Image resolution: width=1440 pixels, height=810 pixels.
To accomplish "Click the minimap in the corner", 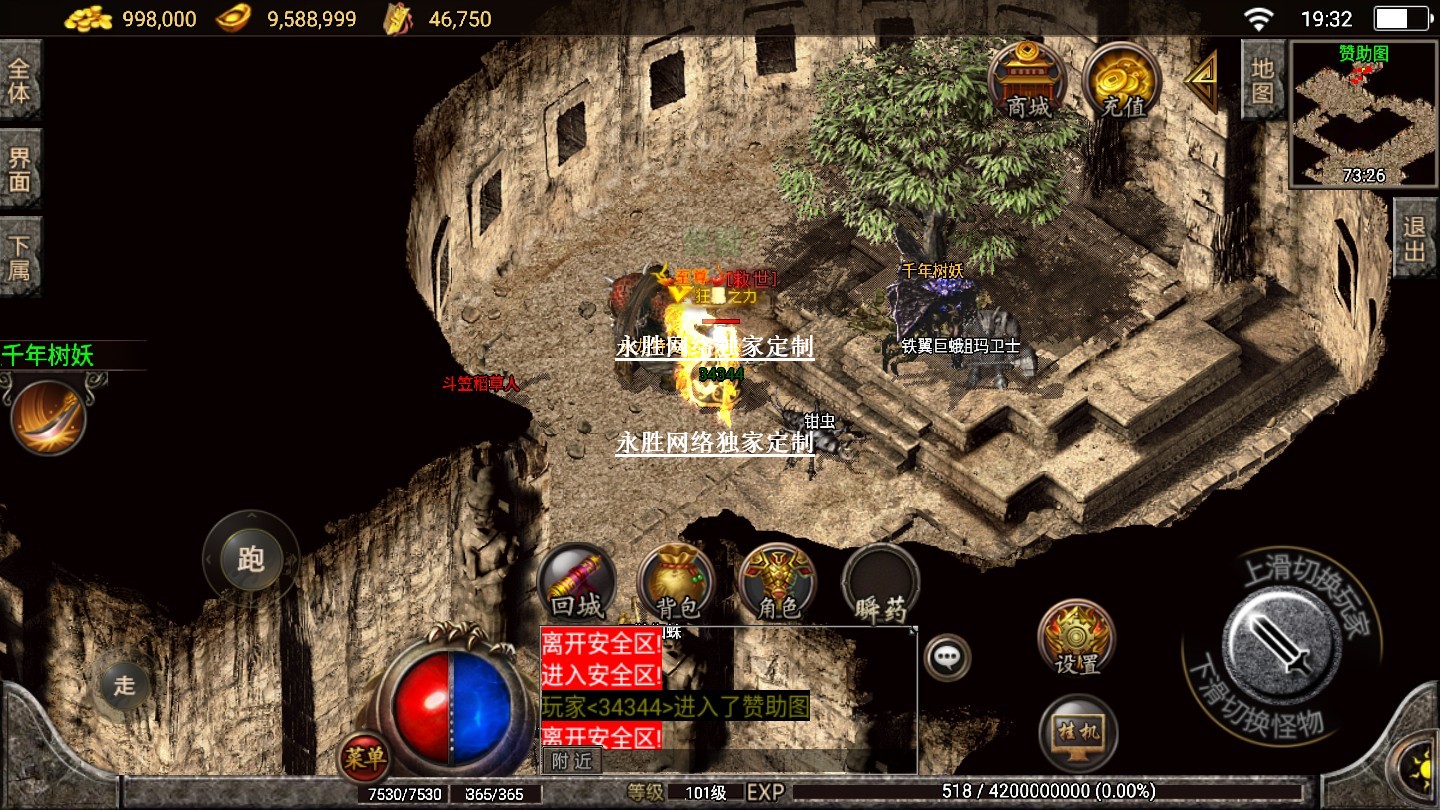I will pyautogui.click(x=1363, y=115).
